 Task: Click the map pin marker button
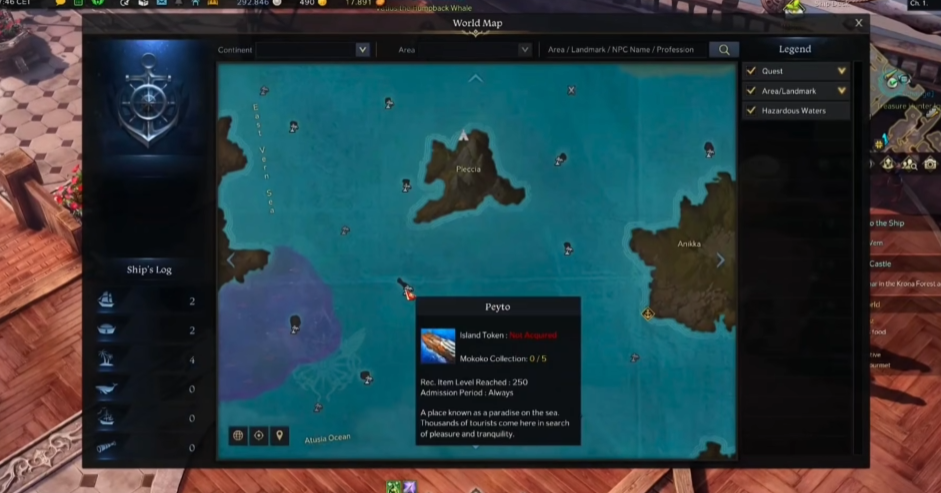(x=280, y=435)
